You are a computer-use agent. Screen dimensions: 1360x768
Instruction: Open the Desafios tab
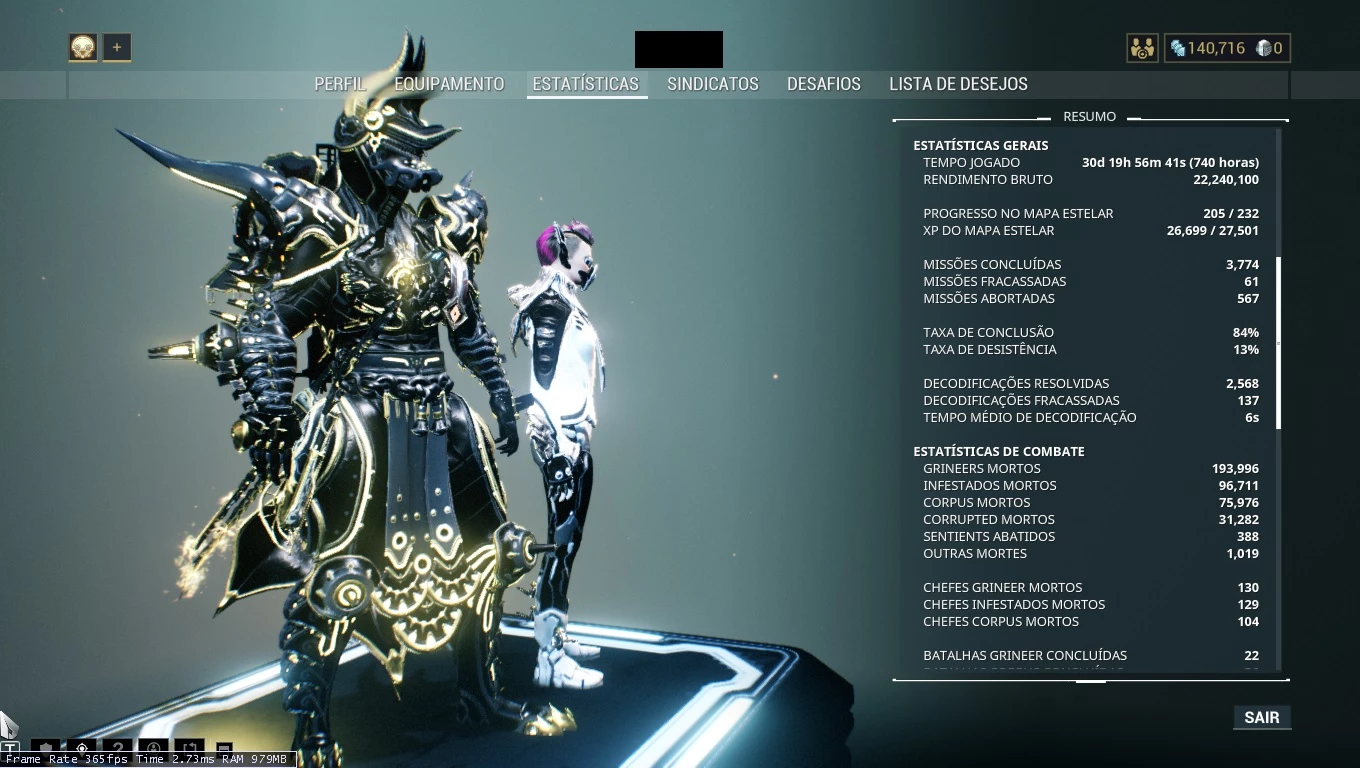pyautogui.click(x=824, y=84)
